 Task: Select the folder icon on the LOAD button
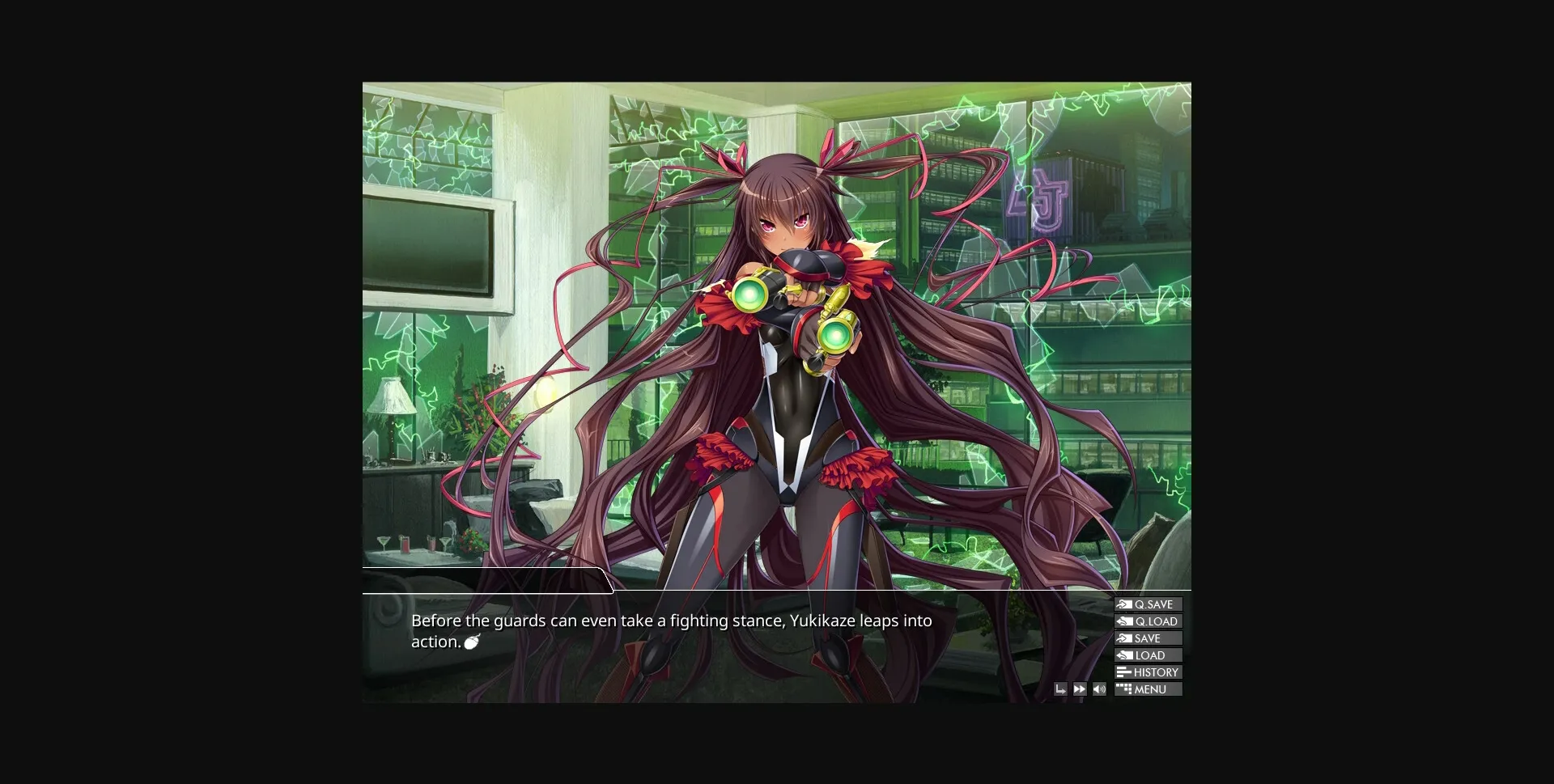1124,655
